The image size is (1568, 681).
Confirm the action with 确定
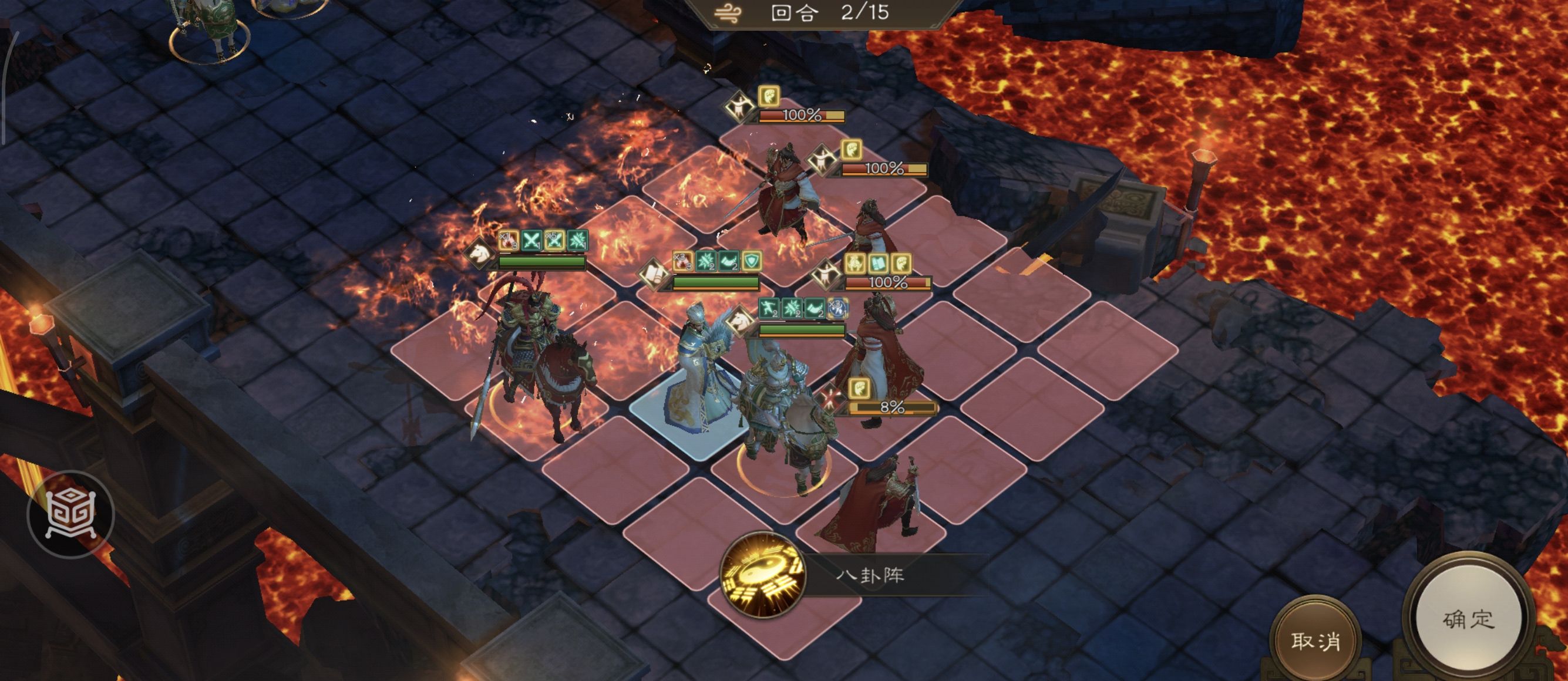tap(1468, 619)
